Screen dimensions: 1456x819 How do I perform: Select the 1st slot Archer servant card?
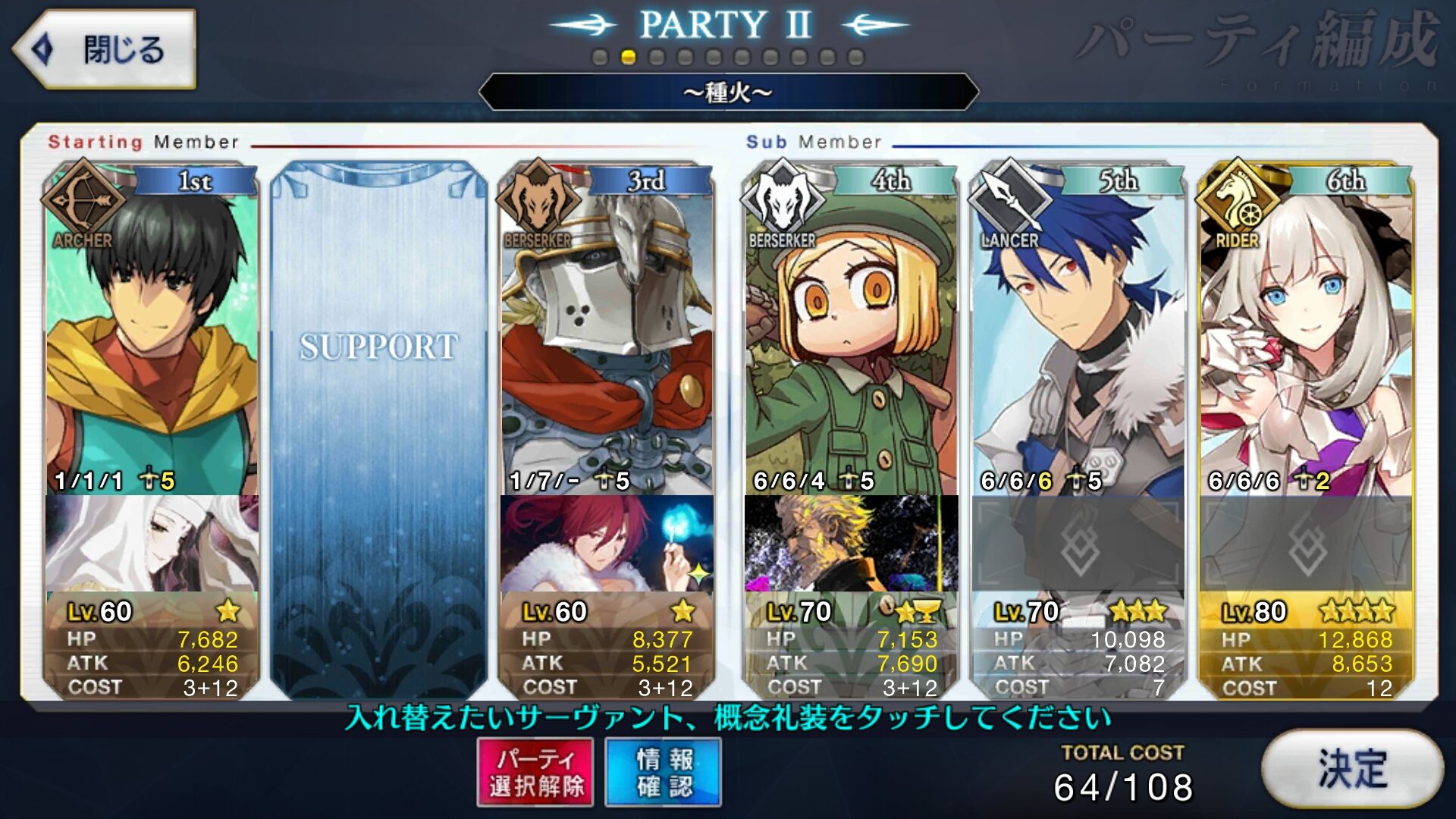(x=152, y=334)
